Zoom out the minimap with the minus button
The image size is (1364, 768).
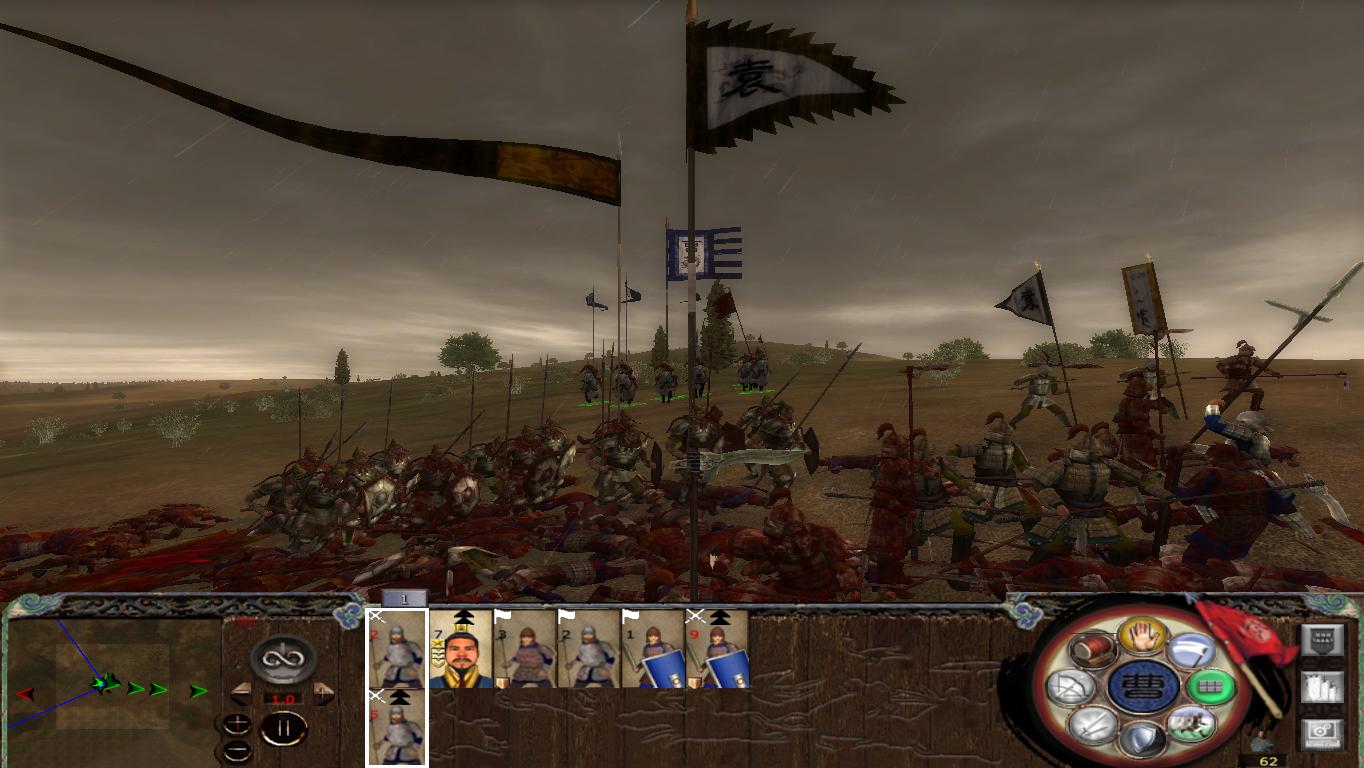[236, 750]
